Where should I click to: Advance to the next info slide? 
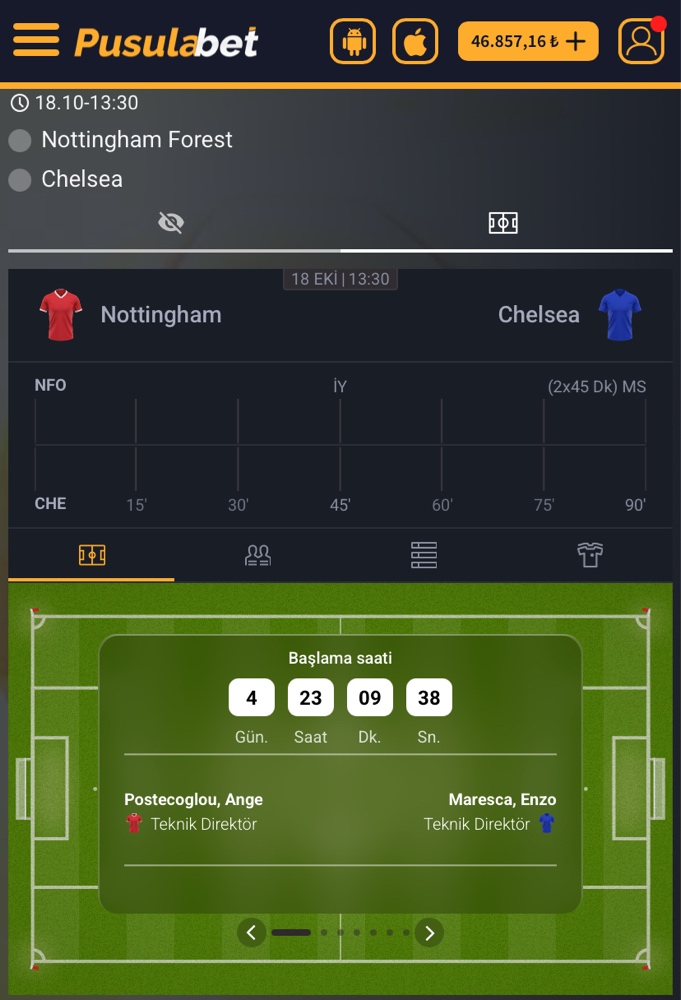point(429,933)
